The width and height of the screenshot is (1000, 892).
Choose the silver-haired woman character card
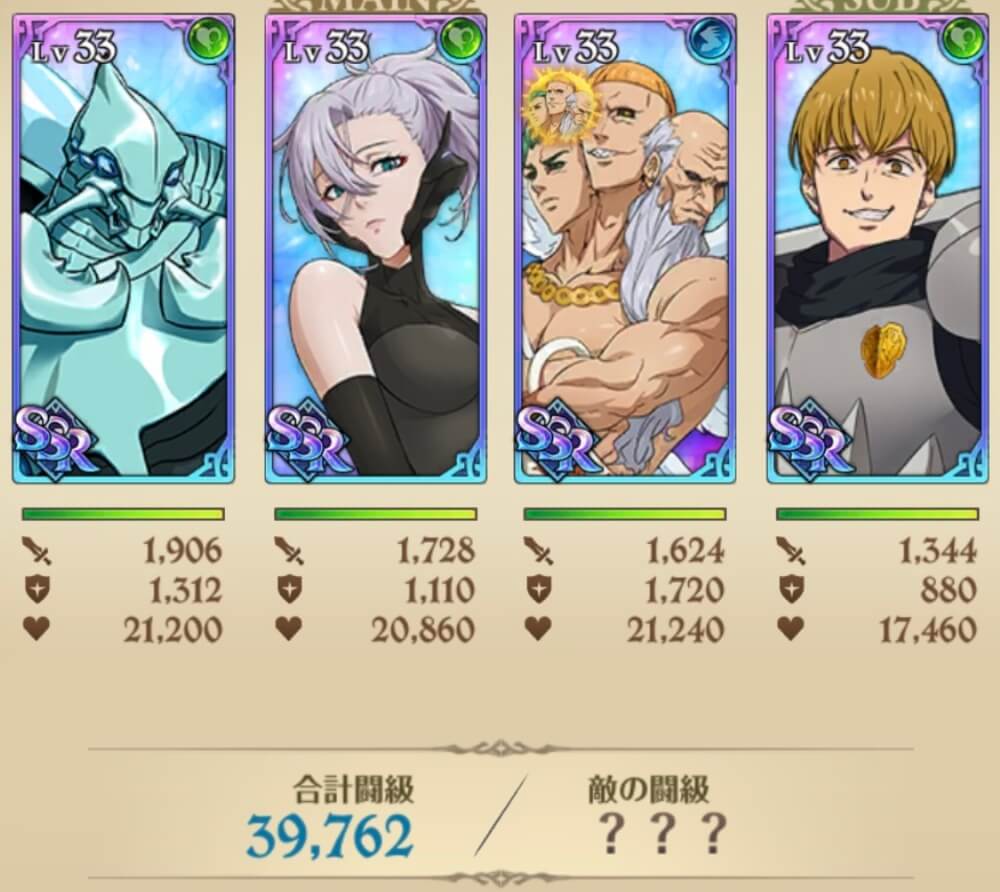[375, 250]
